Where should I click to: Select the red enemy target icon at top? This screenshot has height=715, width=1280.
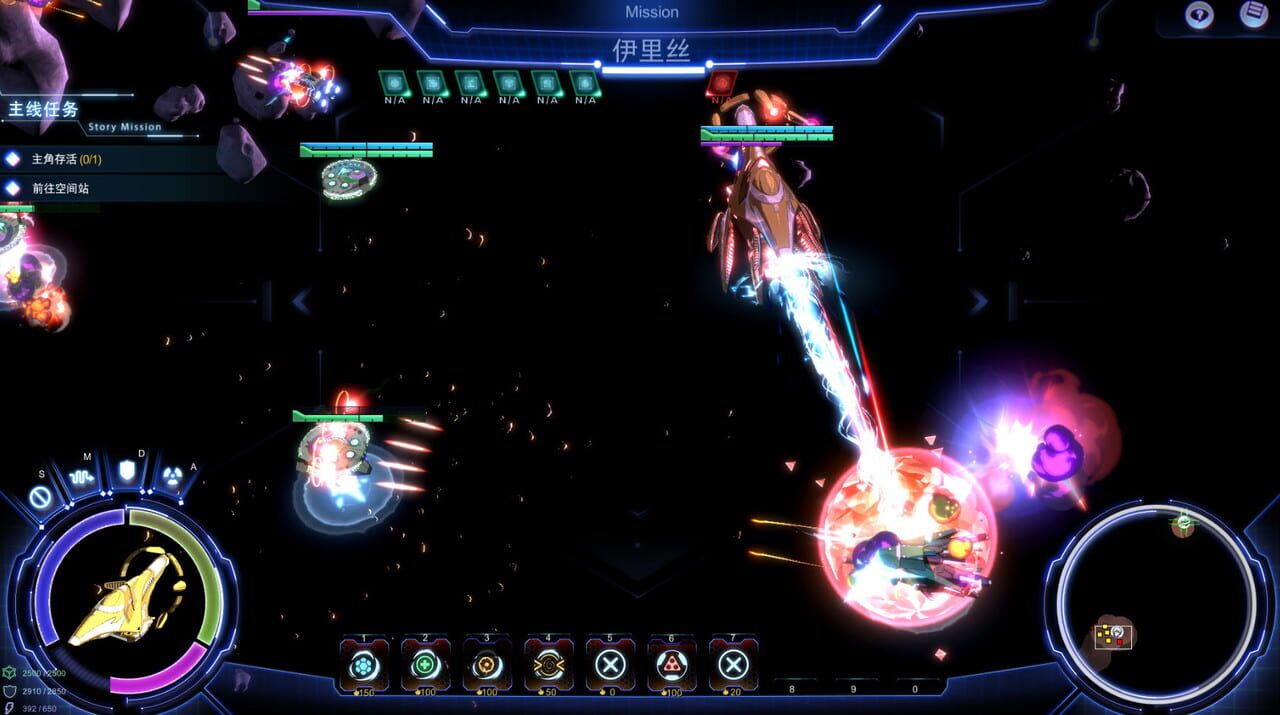point(721,83)
